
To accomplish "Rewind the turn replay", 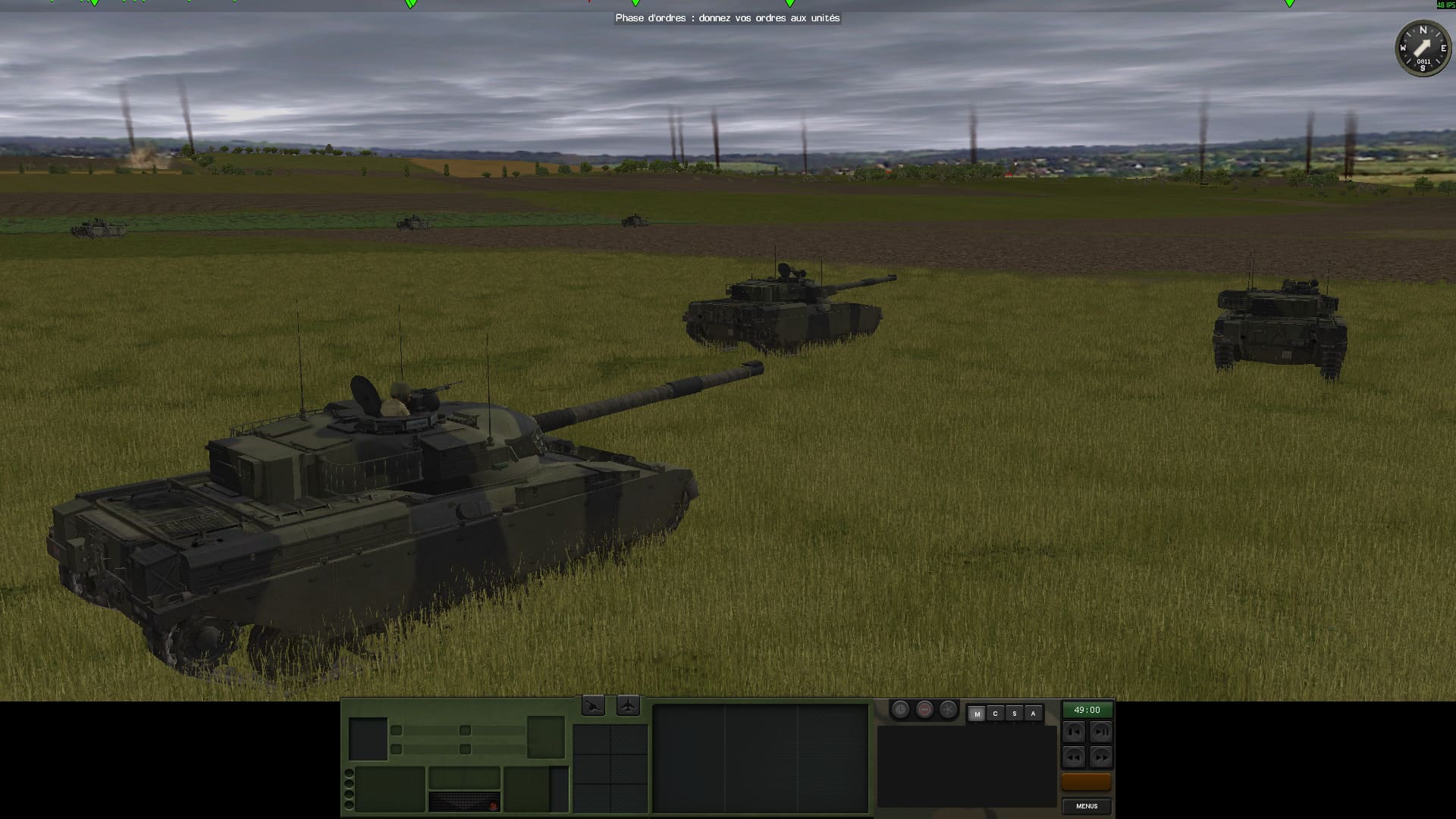I will point(1074,757).
